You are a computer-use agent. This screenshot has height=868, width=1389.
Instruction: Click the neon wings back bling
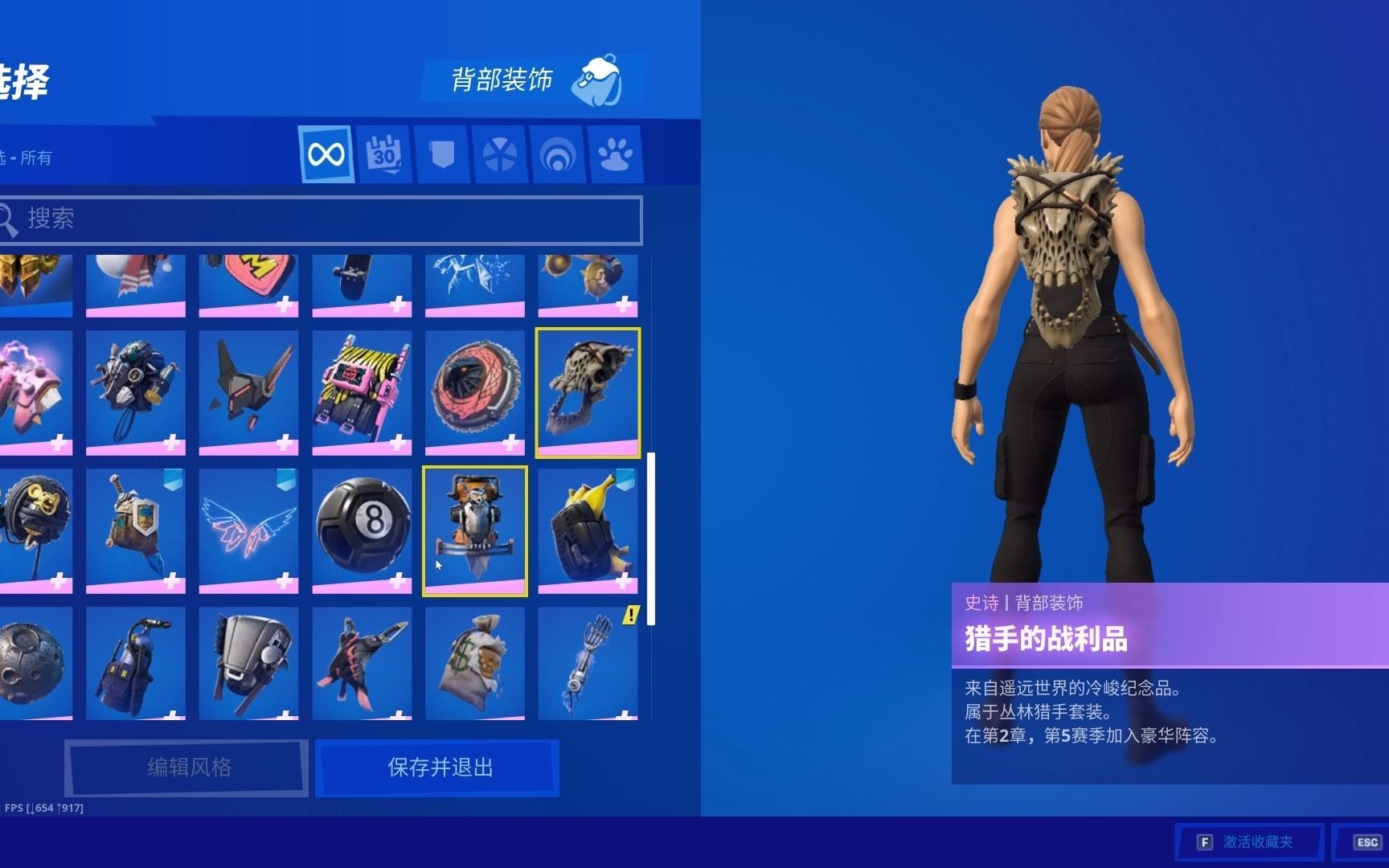tap(248, 526)
